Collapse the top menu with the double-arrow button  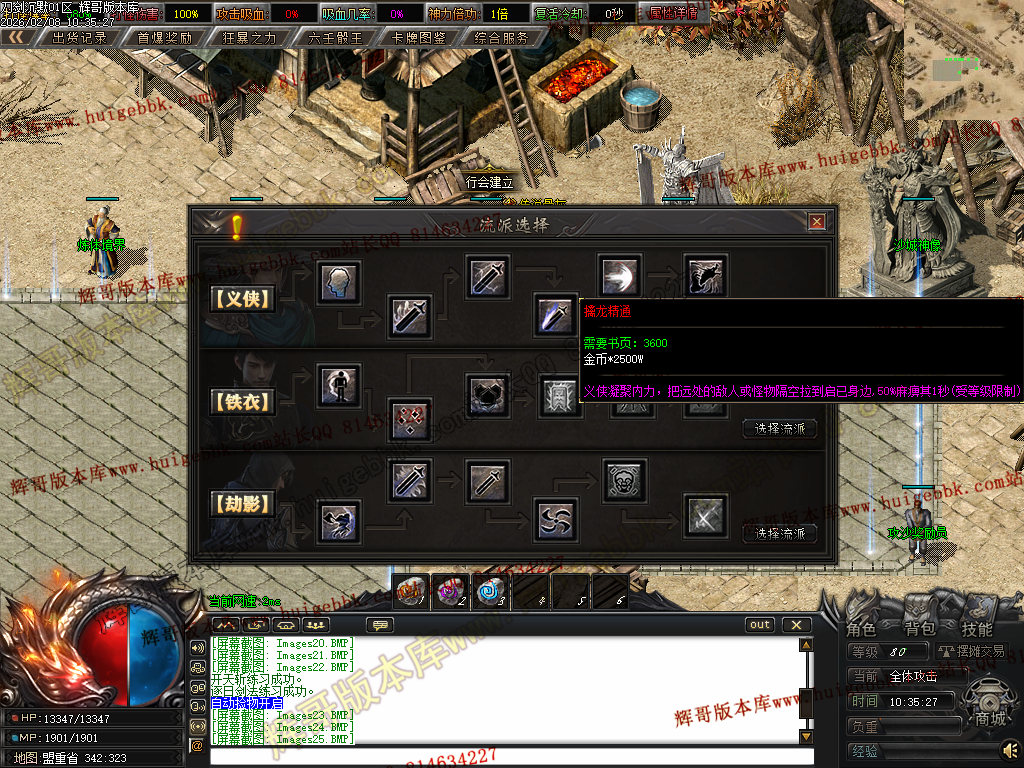(x=17, y=37)
